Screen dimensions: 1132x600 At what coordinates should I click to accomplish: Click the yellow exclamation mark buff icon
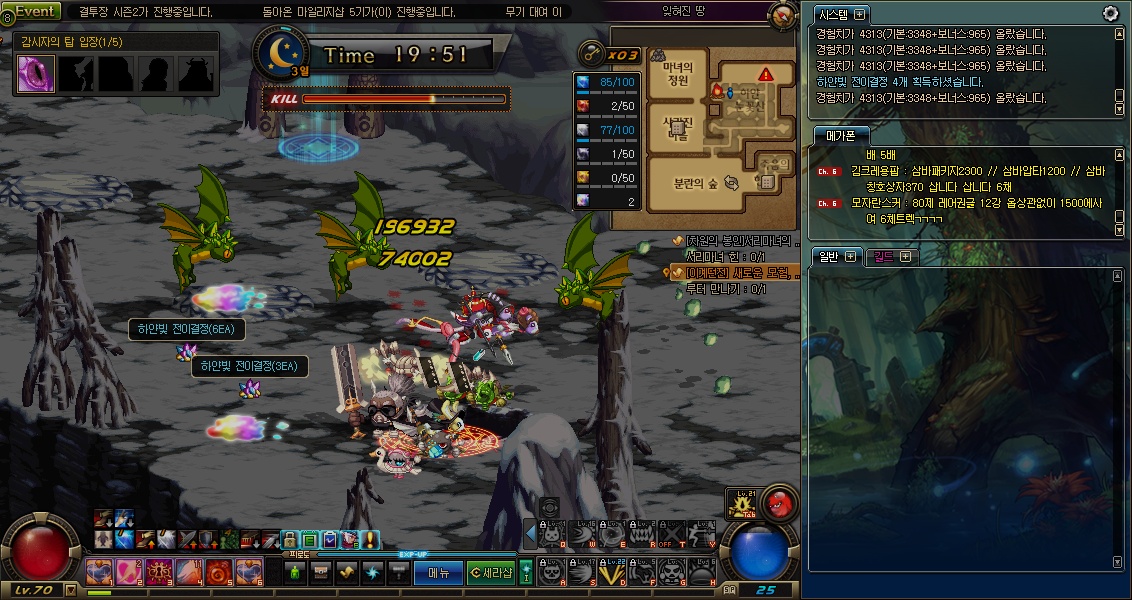371,540
